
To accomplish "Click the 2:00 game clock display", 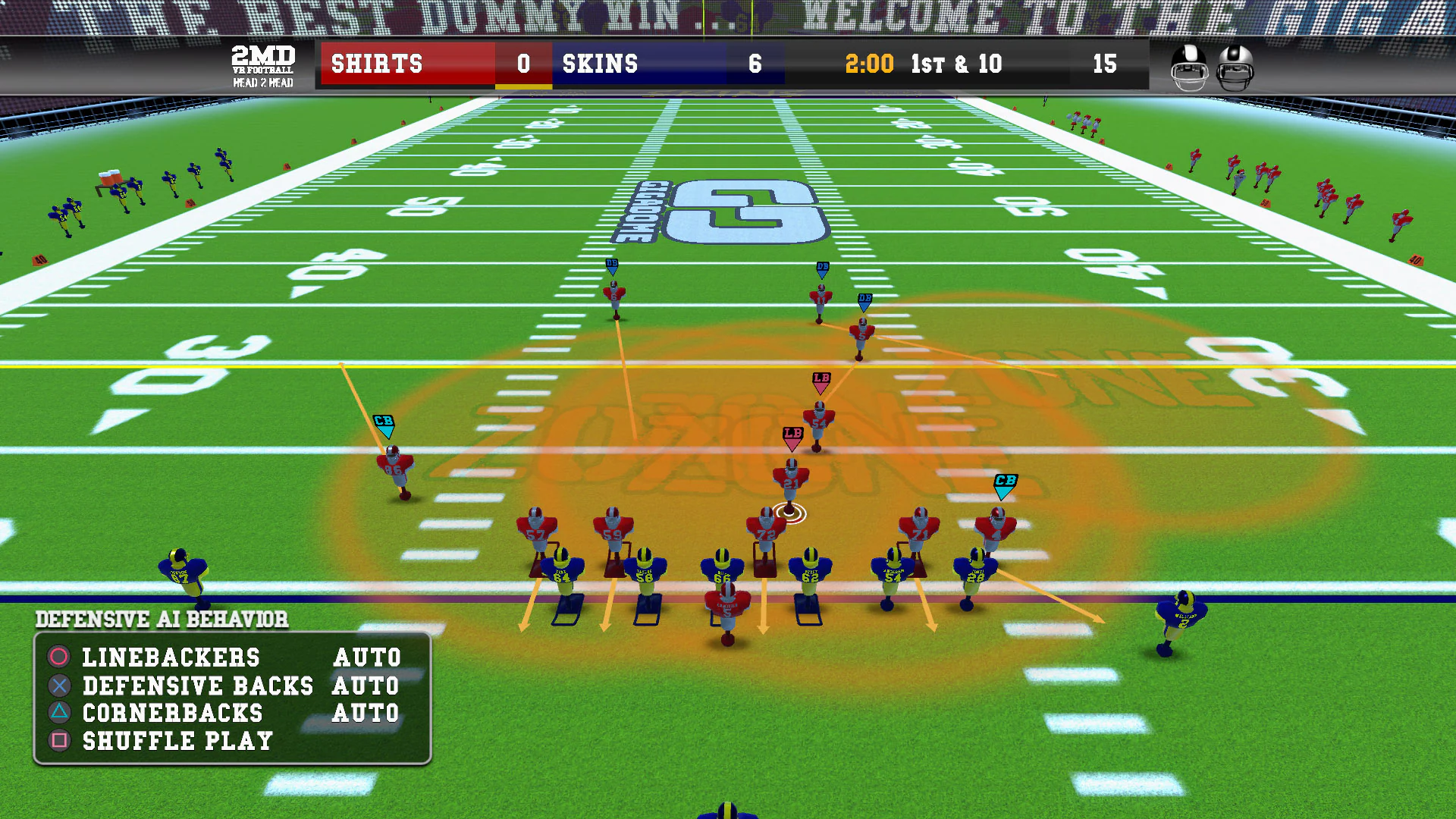I will click(x=869, y=64).
